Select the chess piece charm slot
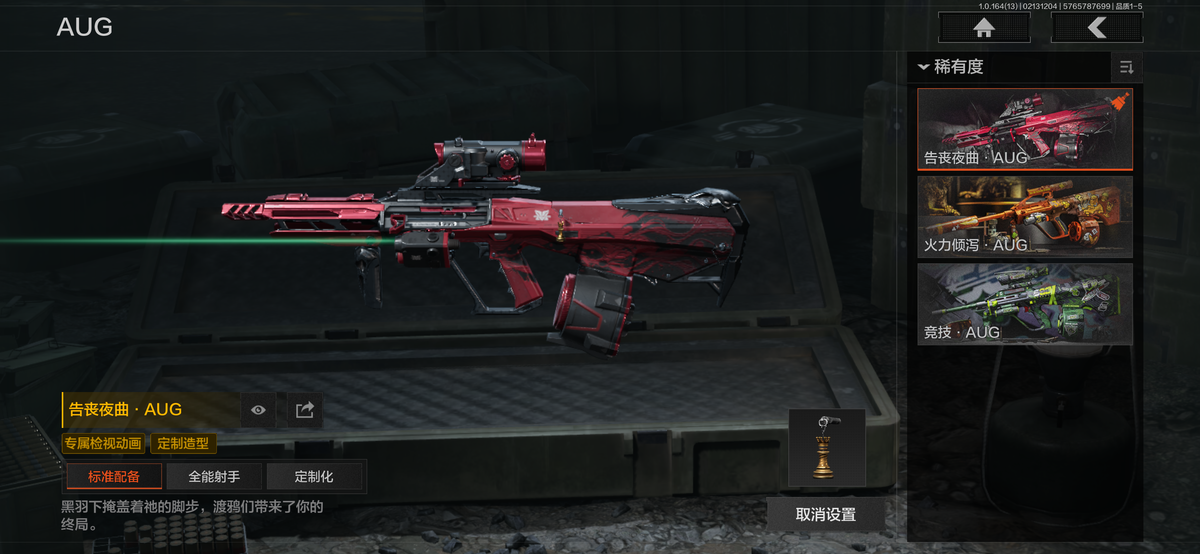The width and height of the screenshot is (1200, 554). pyautogui.click(x=826, y=447)
